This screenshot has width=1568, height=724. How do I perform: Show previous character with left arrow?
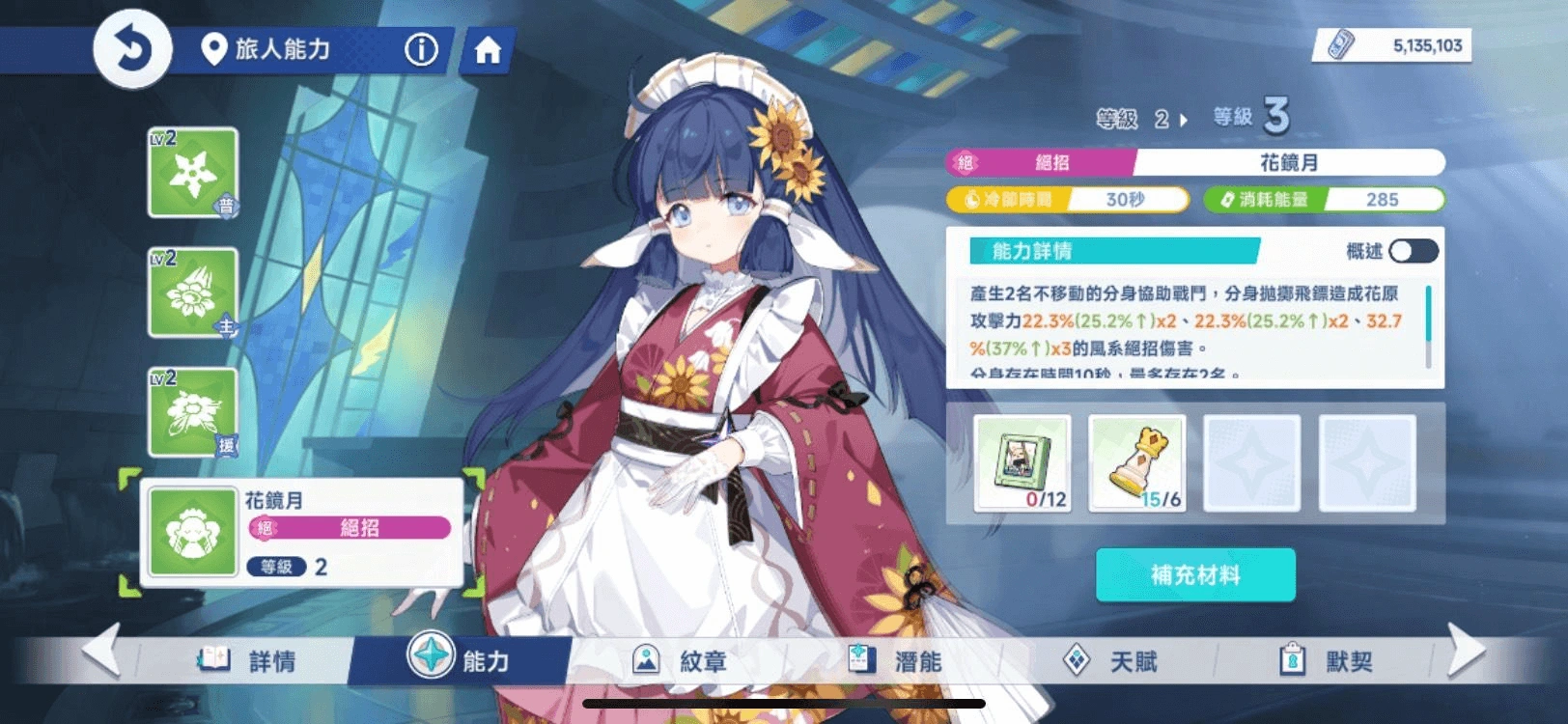pyautogui.click(x=101, y=651)
